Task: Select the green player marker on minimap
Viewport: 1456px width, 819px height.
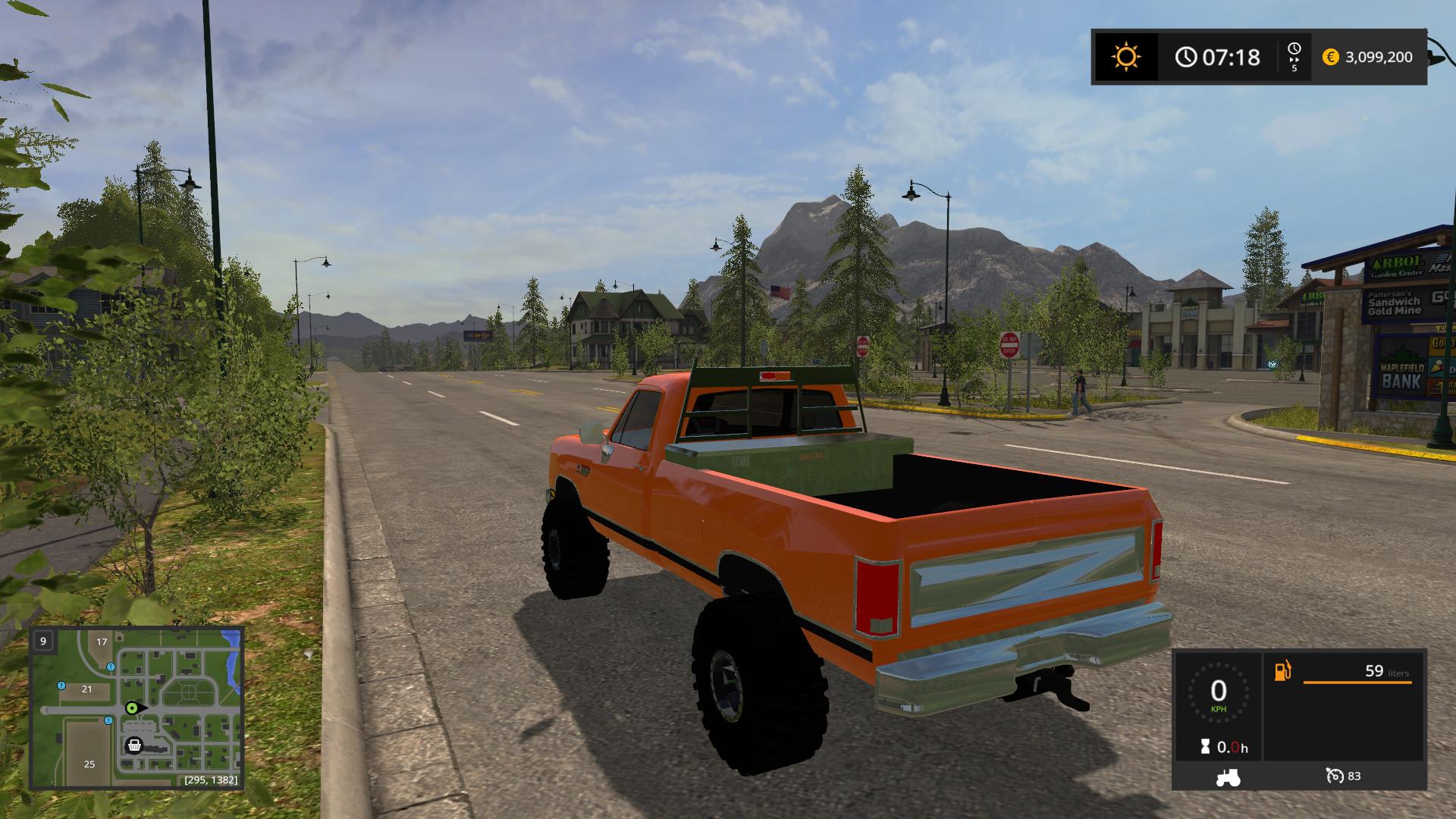Action: click(x=132, y=708)
